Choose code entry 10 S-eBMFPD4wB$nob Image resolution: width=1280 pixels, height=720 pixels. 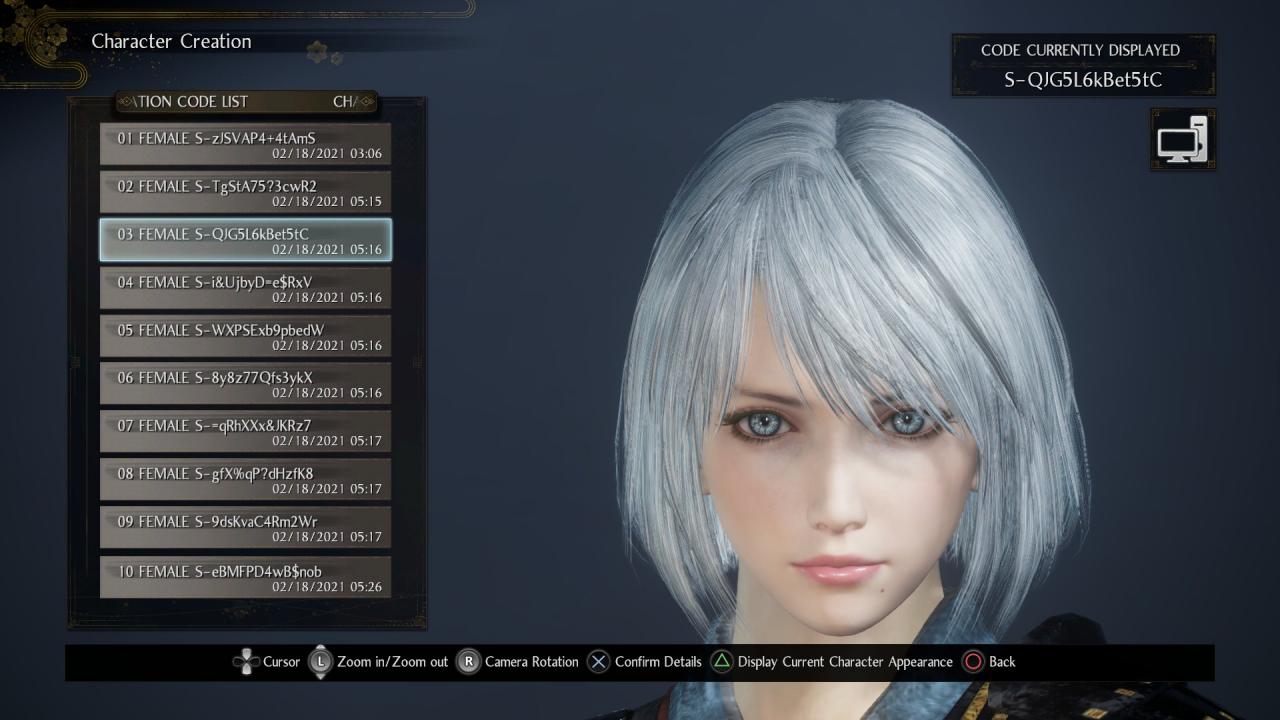(x=245, y=577)
